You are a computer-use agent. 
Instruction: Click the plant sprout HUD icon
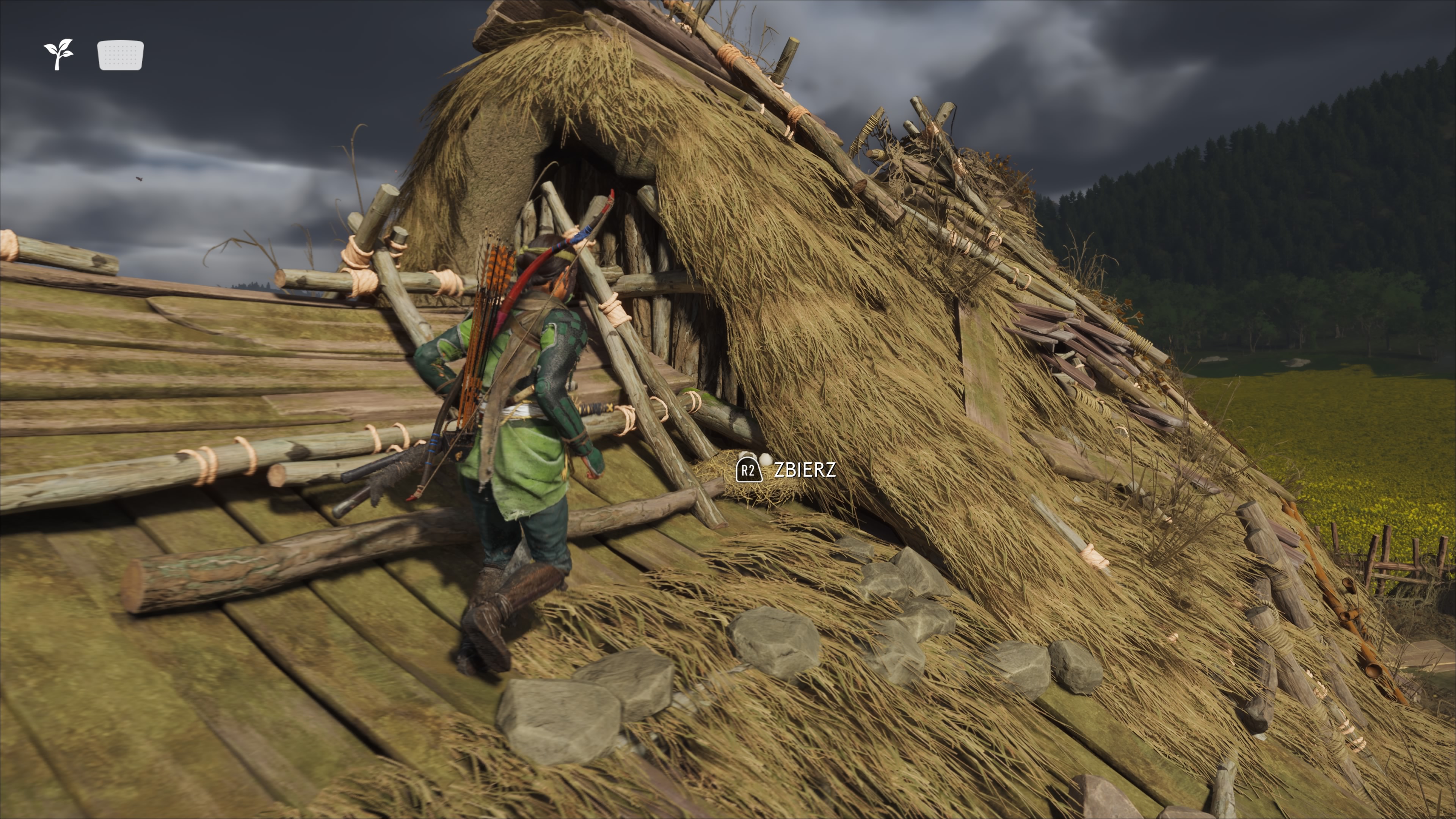[59, 54]
